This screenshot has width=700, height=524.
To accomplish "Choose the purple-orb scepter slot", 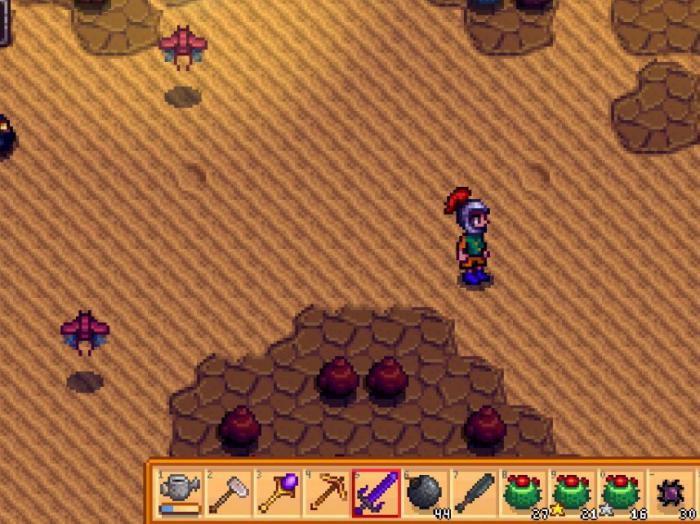I will pyautogui.click(x=278, y=492).
